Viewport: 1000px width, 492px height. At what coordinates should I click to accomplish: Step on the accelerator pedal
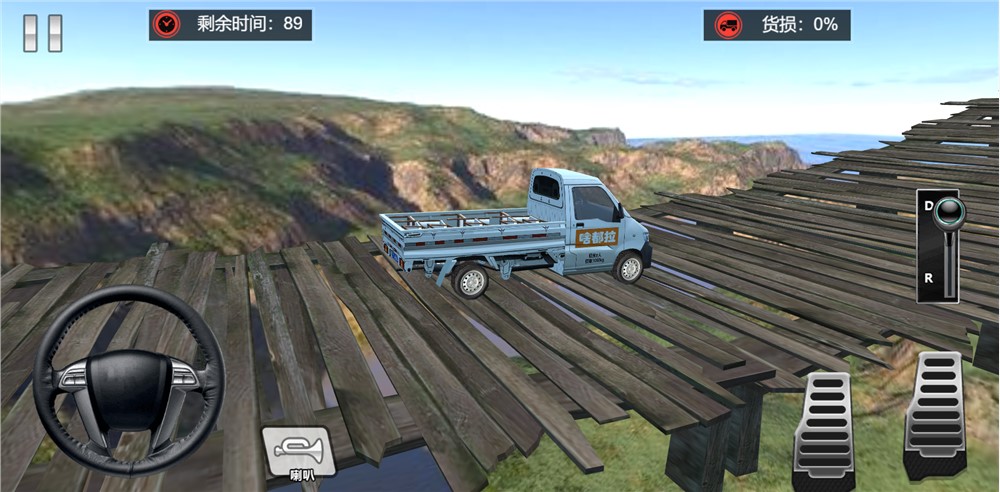(933, 416)
